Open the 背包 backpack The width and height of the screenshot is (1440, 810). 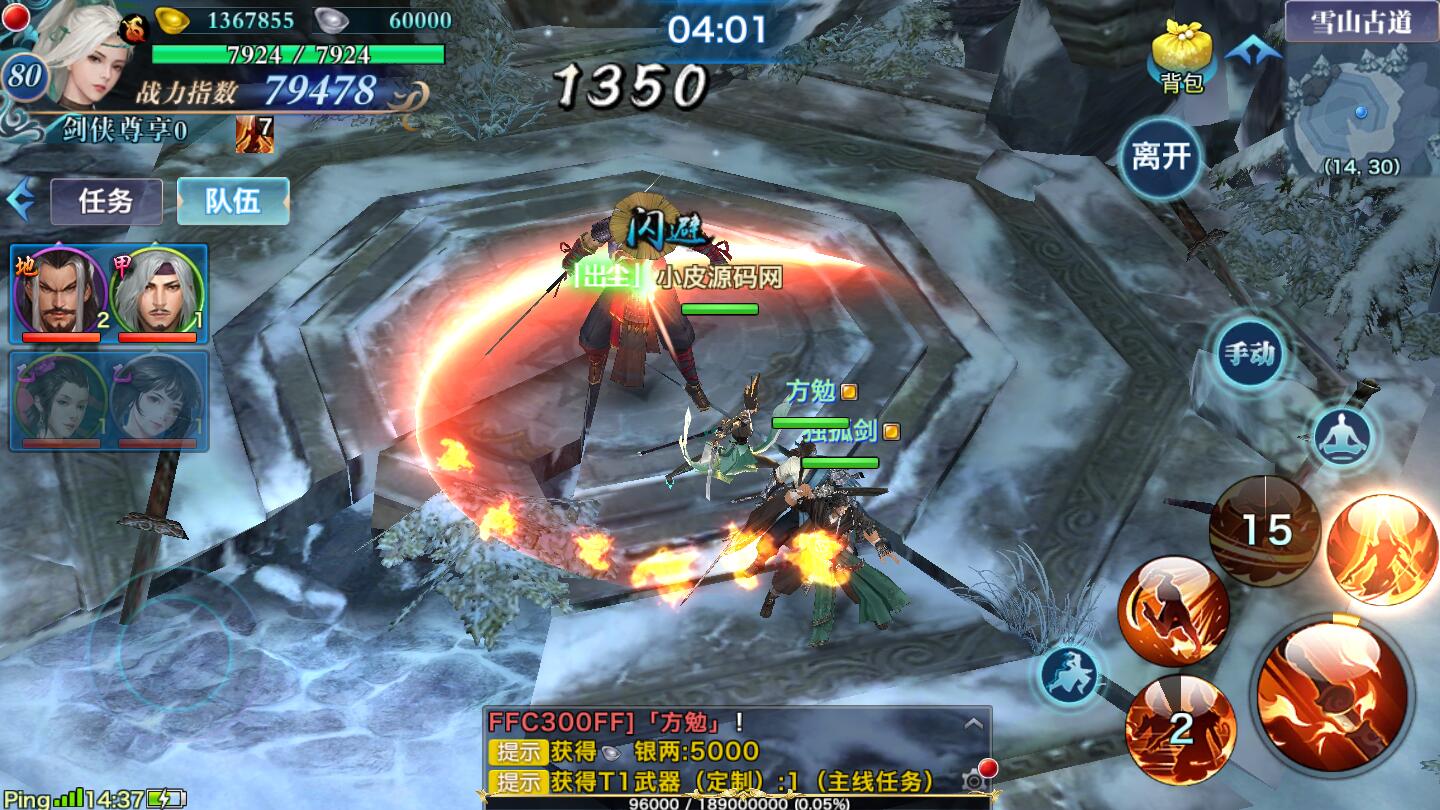click(x=1181, y=58)
